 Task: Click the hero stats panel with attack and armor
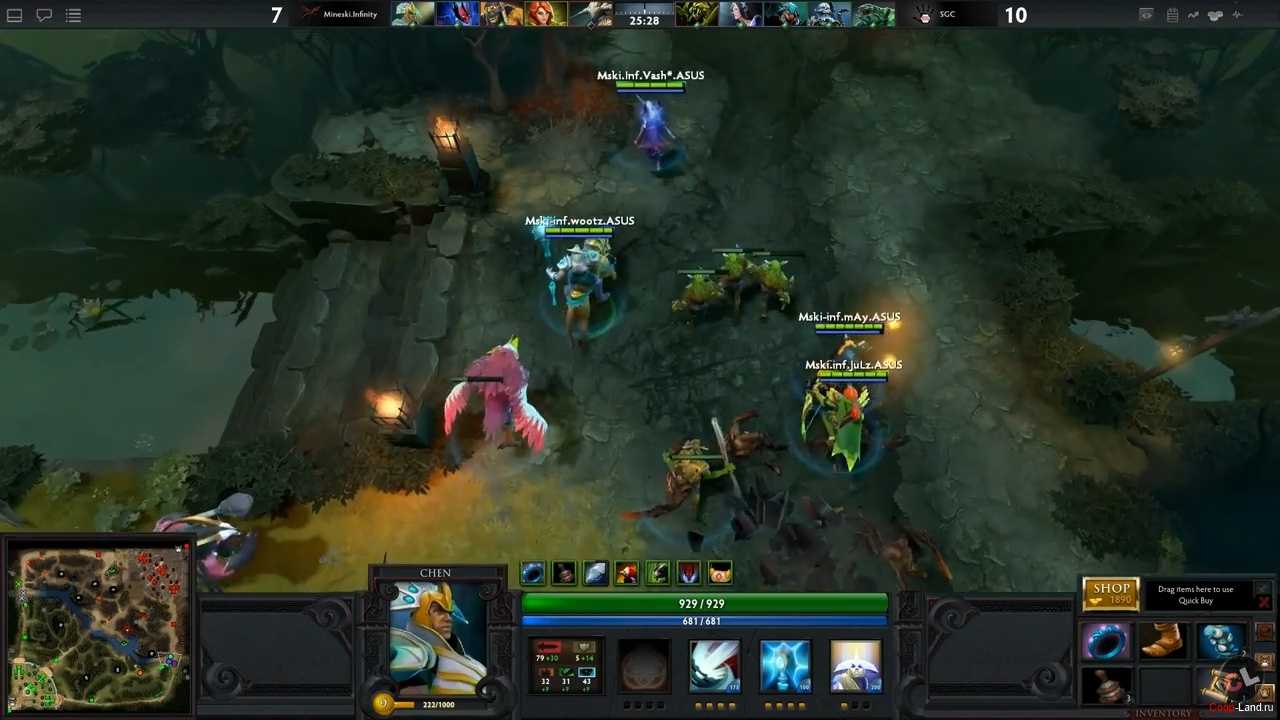[566, 666]
